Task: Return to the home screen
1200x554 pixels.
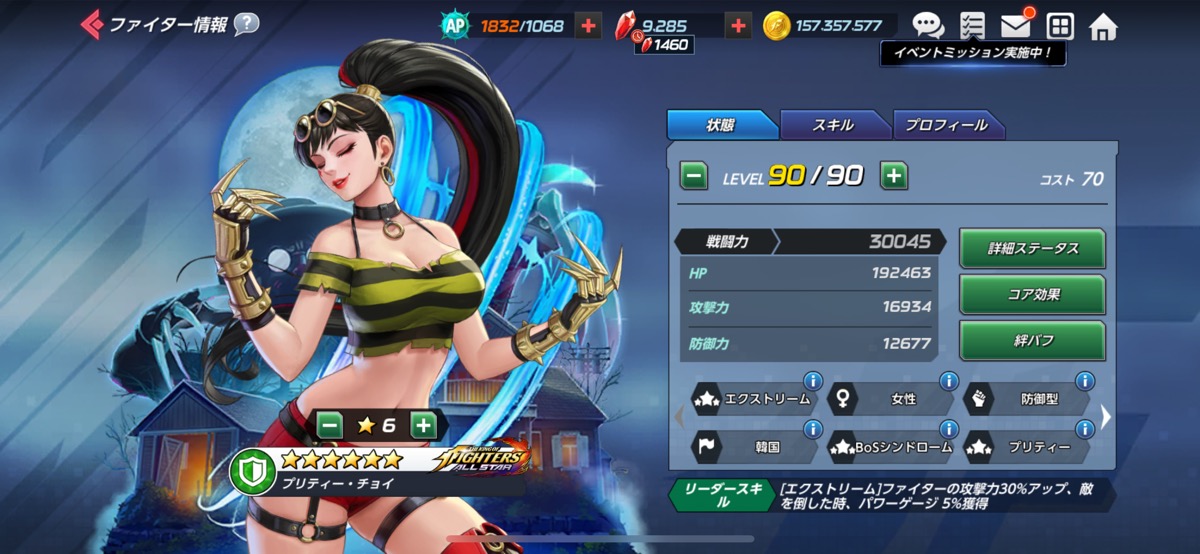Action: click(x=1103, y=26)
